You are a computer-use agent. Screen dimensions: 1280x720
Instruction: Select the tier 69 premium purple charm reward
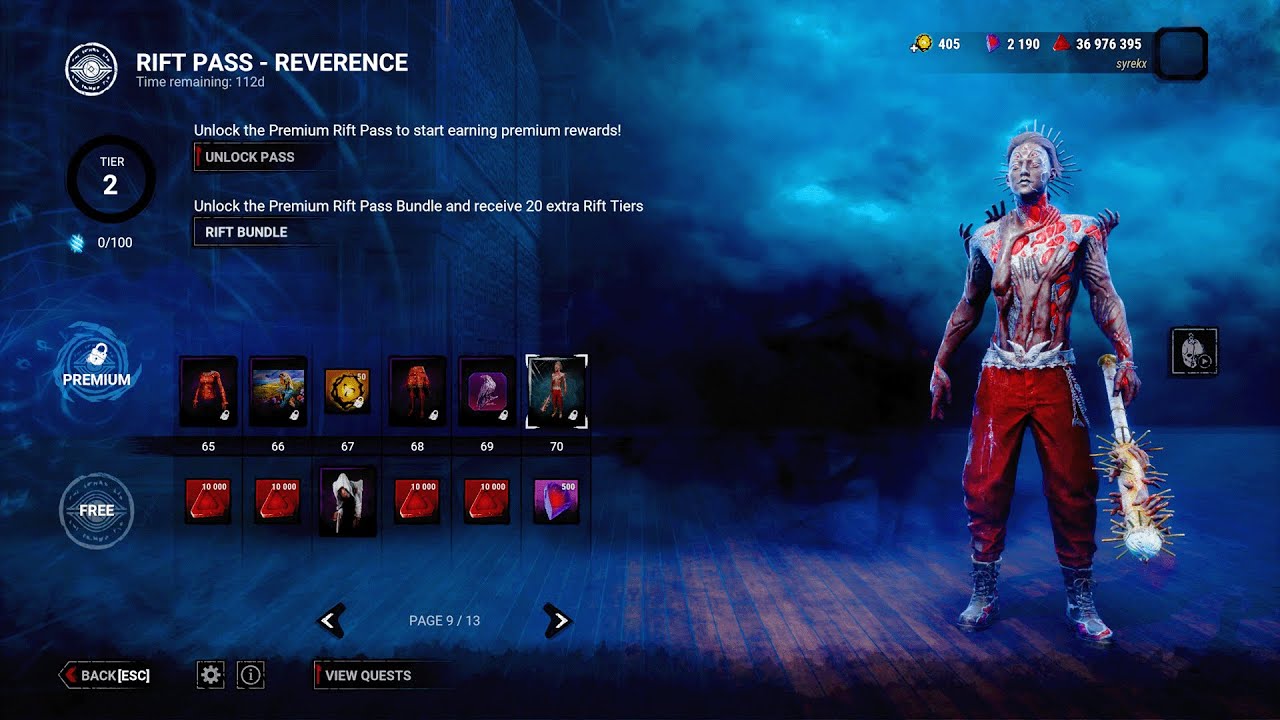(x=487, y=391)
